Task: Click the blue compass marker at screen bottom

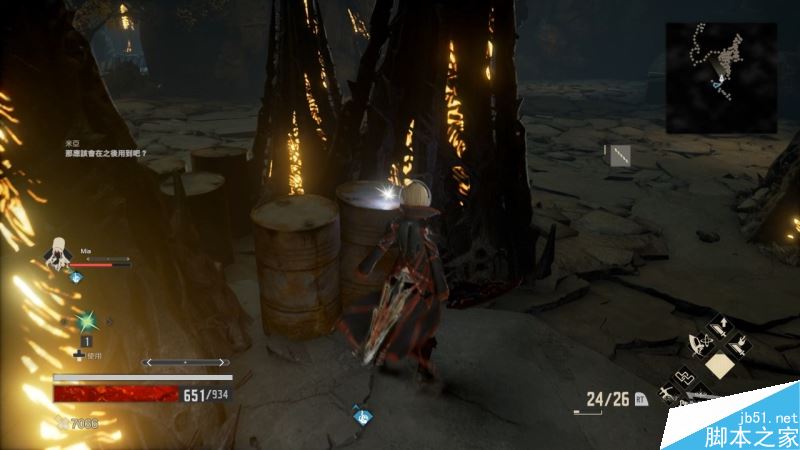Action: [x=364, y=414]
